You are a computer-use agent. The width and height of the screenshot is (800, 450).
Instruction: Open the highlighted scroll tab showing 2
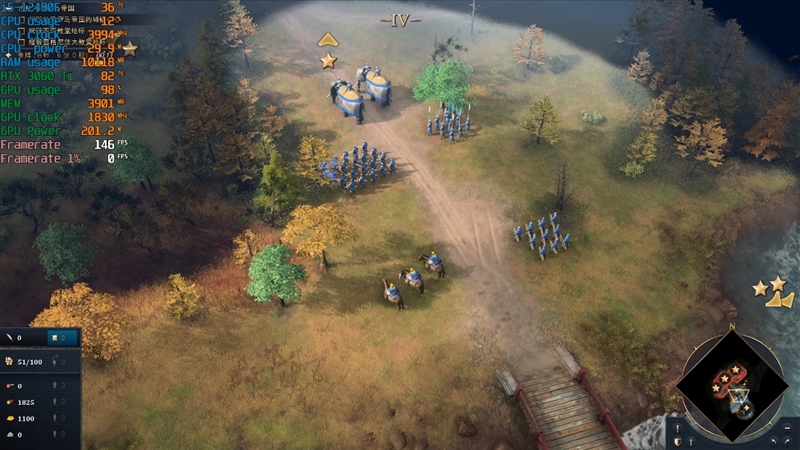pyautogui.click(x=61, y=338)
